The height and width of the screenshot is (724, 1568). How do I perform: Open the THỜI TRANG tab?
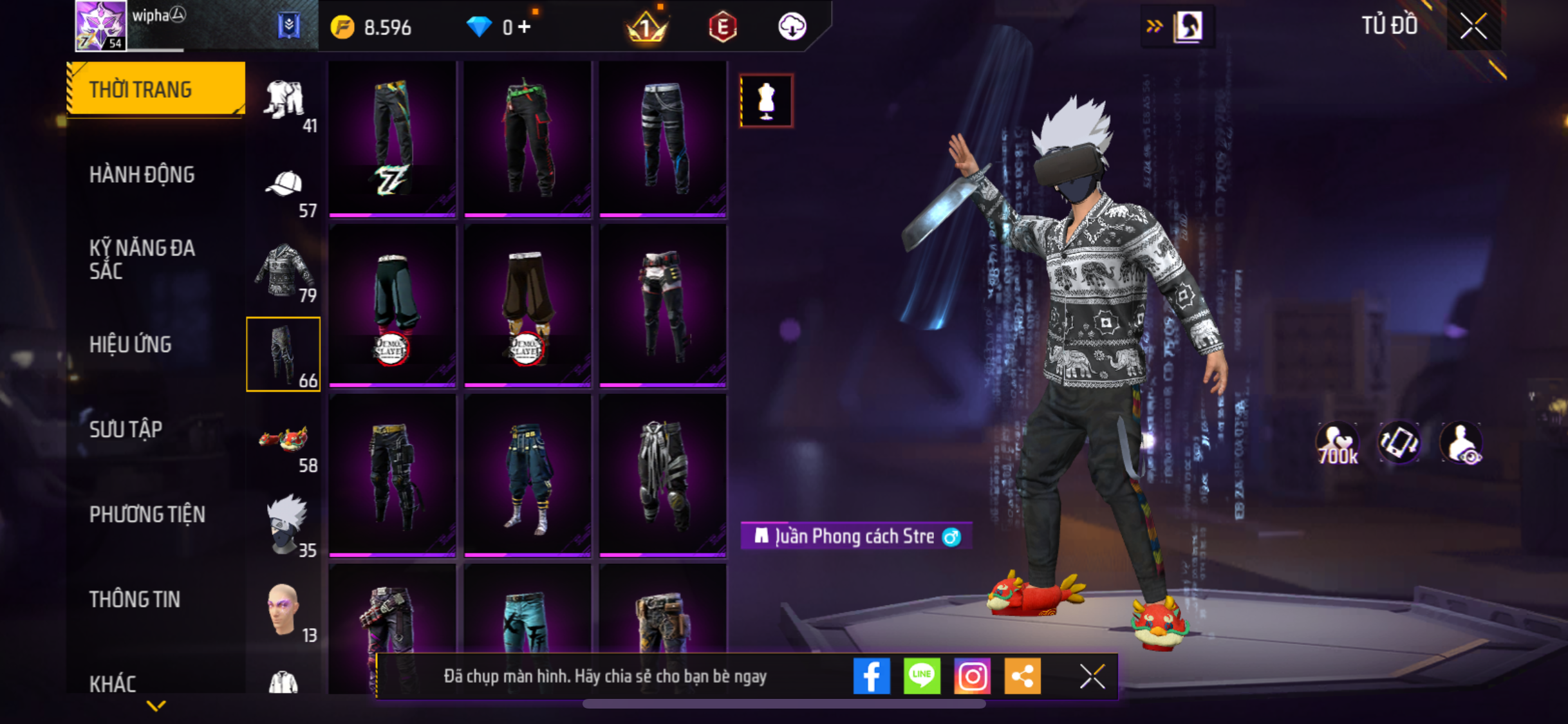[155, 89]
